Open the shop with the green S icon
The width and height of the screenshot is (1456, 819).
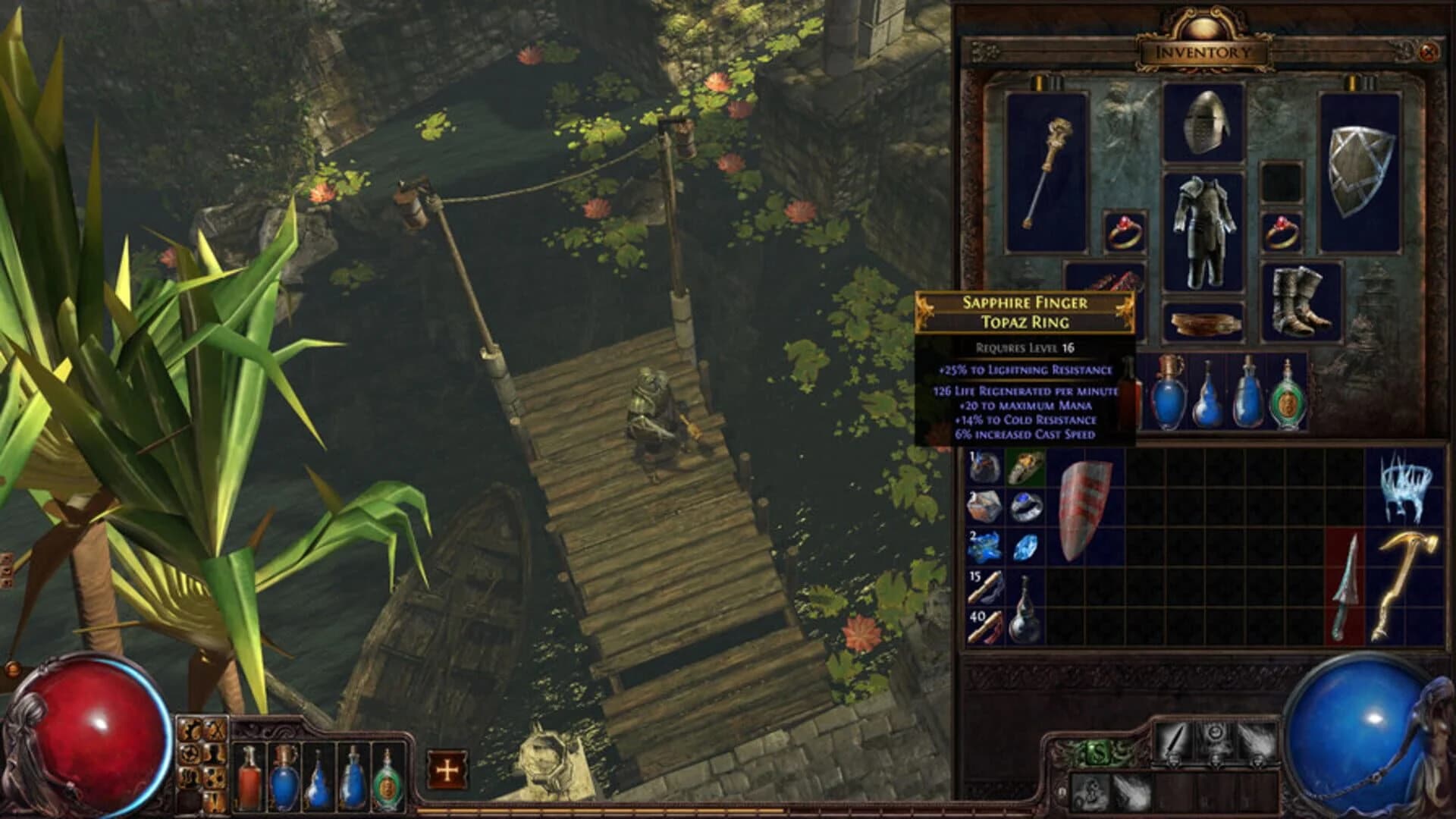[1097, 752]
